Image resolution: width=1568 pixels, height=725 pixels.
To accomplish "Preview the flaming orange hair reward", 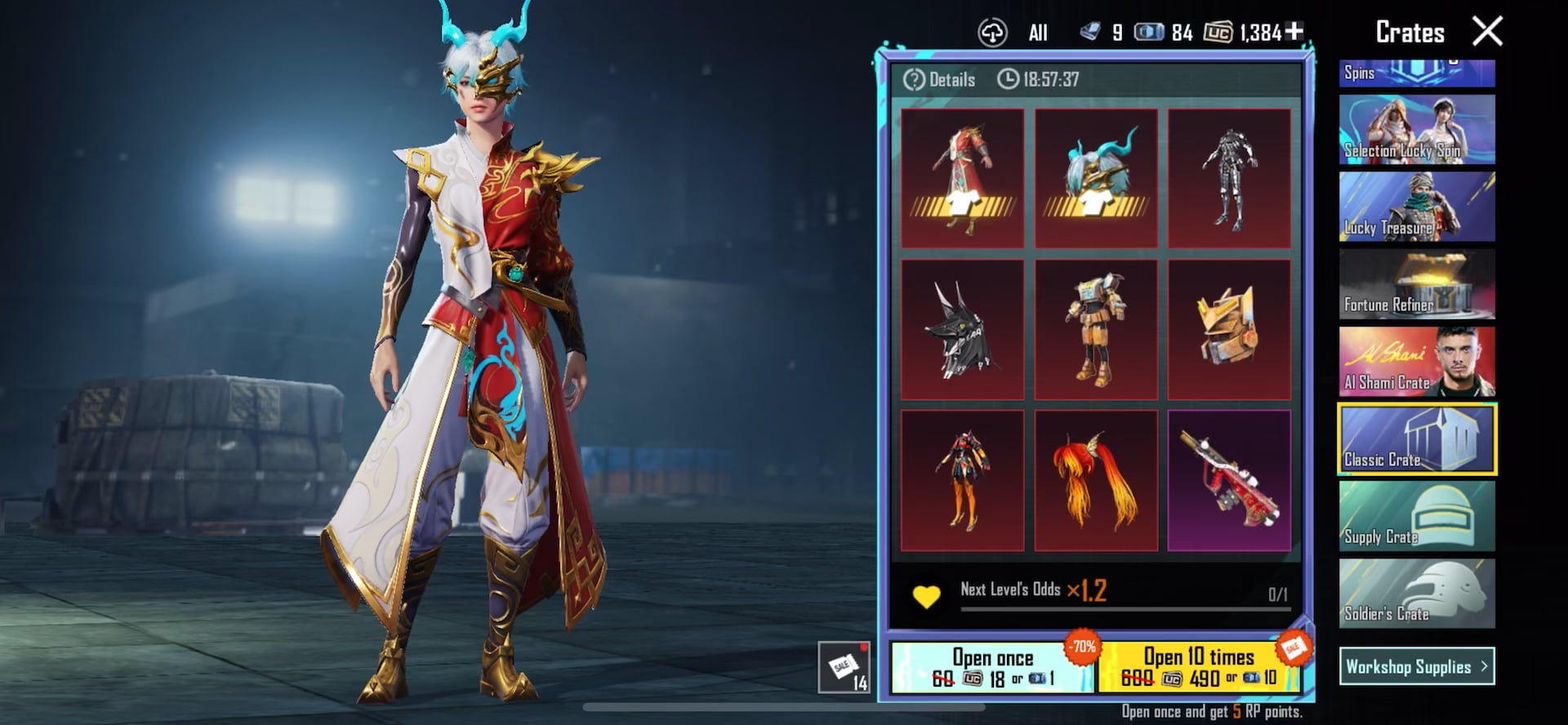I will coord(1096,481).
